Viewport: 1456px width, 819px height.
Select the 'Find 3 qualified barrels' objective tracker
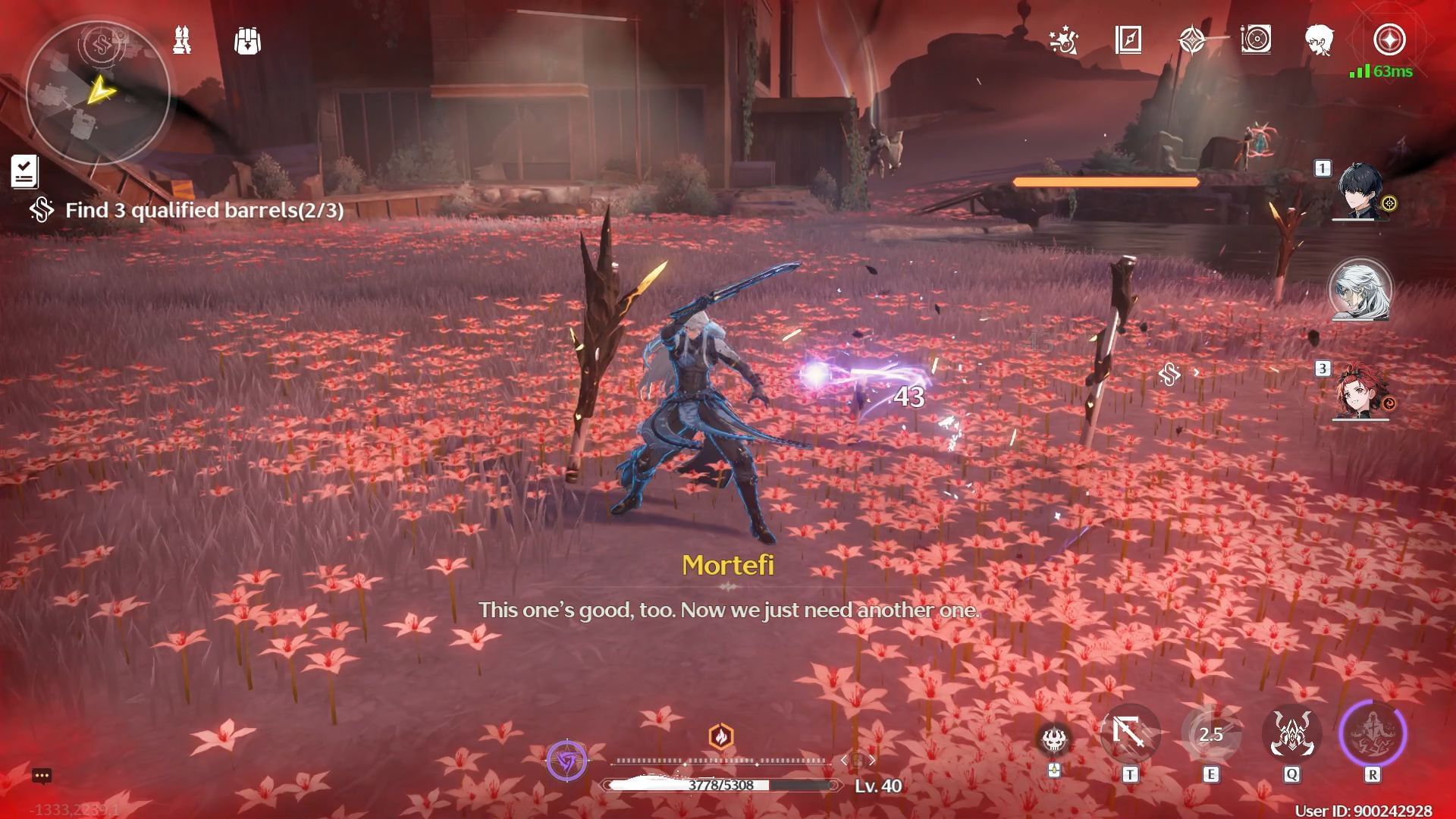[x=204, y=210]
